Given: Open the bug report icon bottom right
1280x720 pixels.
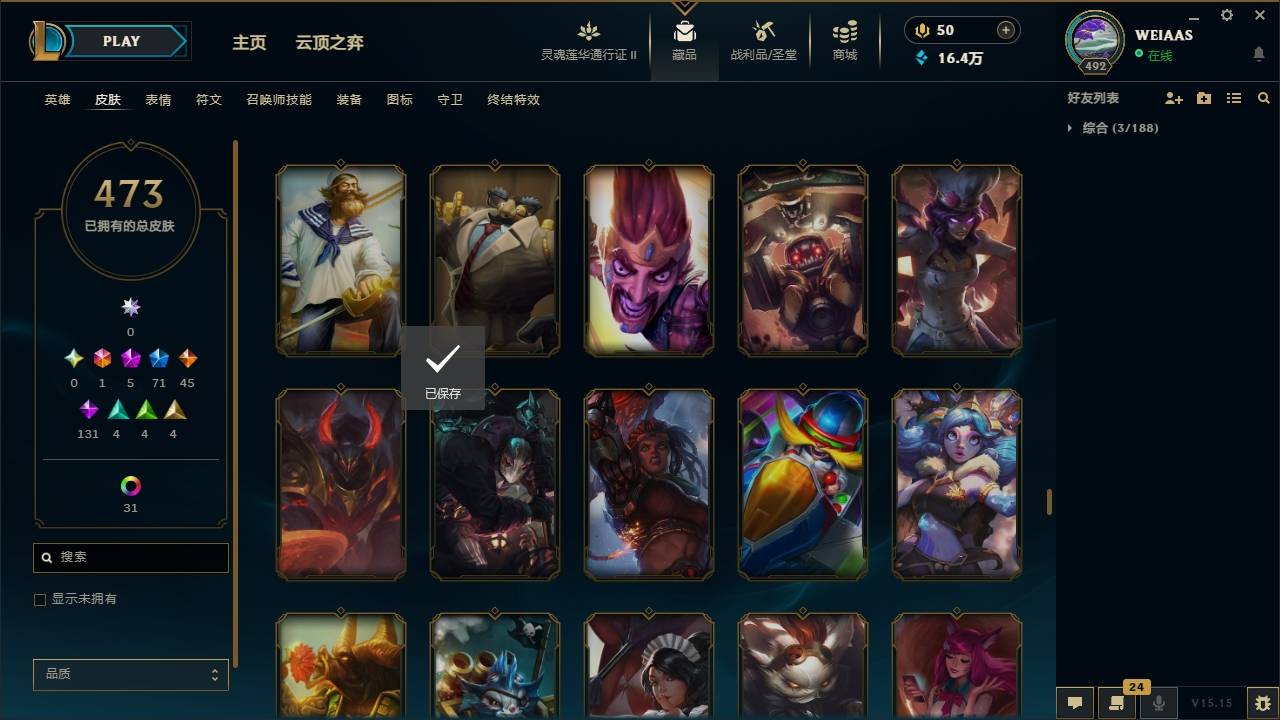Looking at the screenshot, I should click(x=1259, y=705).
